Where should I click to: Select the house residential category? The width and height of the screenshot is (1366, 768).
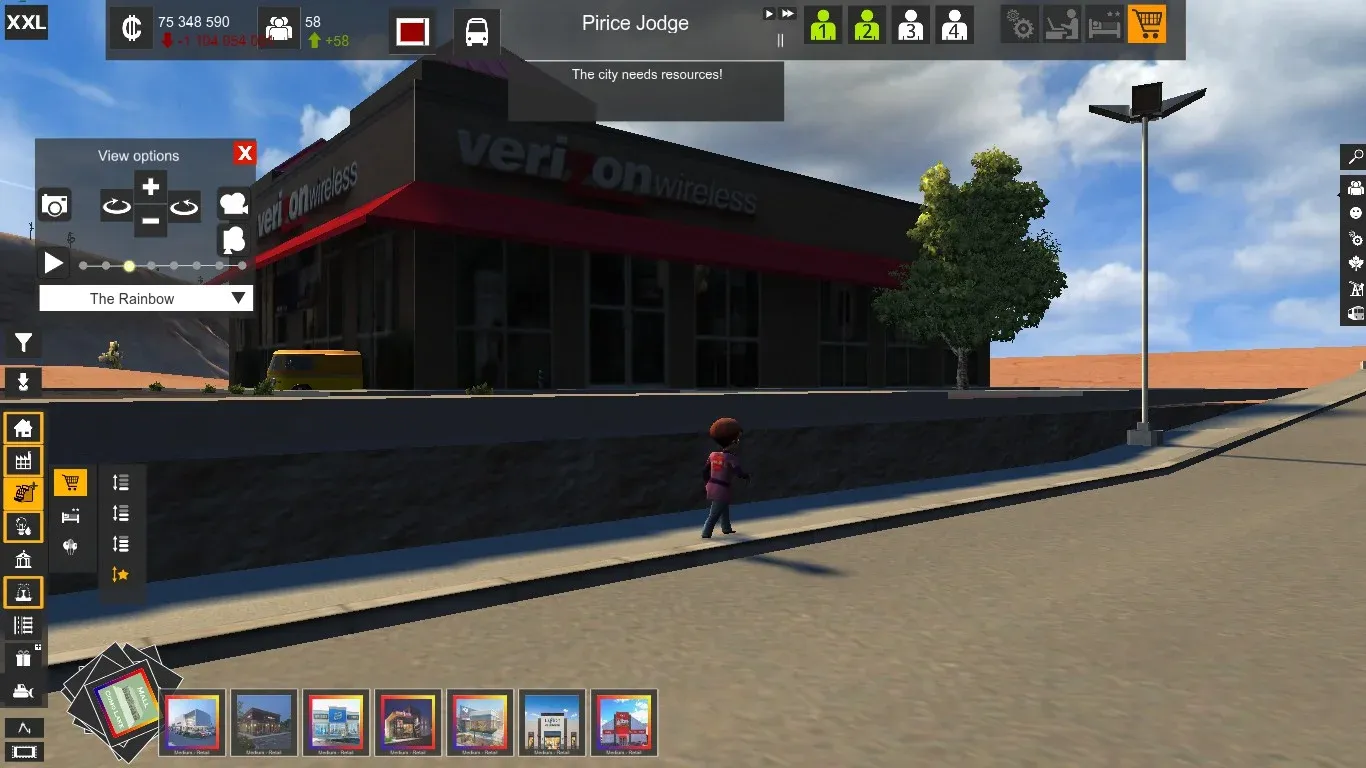[x=23, y=429]
